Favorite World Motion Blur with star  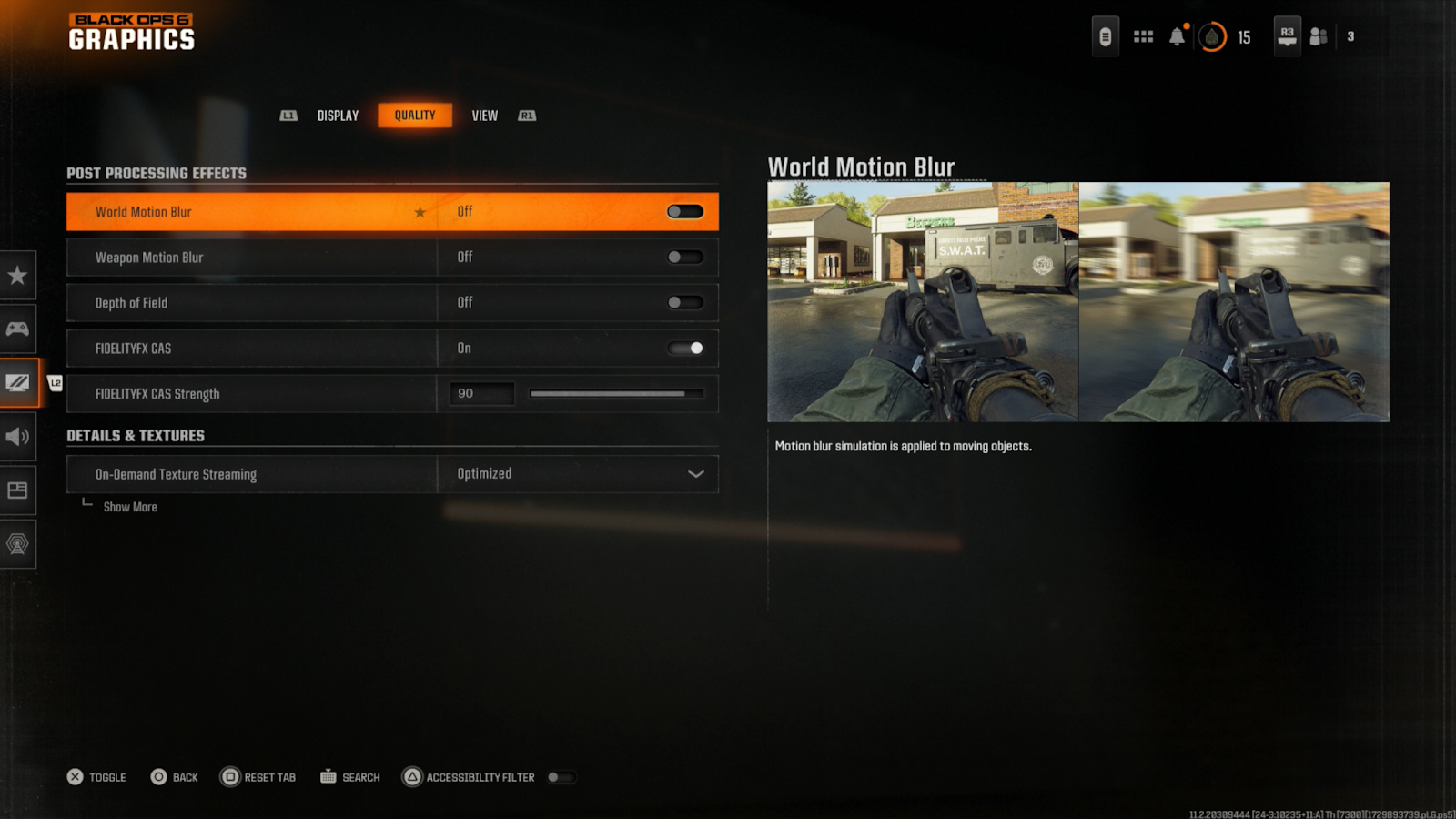[420, 212]
